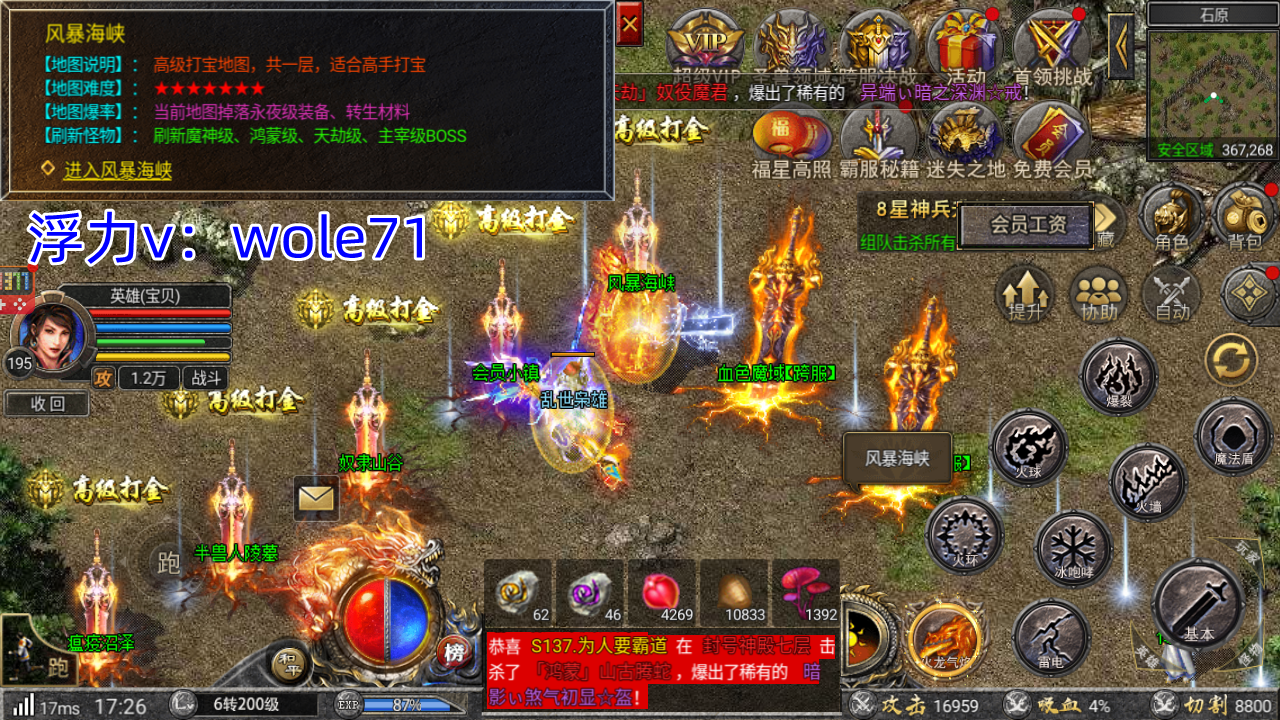This screenshot has width=1280, height=720.
Task: Open the mail envelope icon
Action: (316, 497)
